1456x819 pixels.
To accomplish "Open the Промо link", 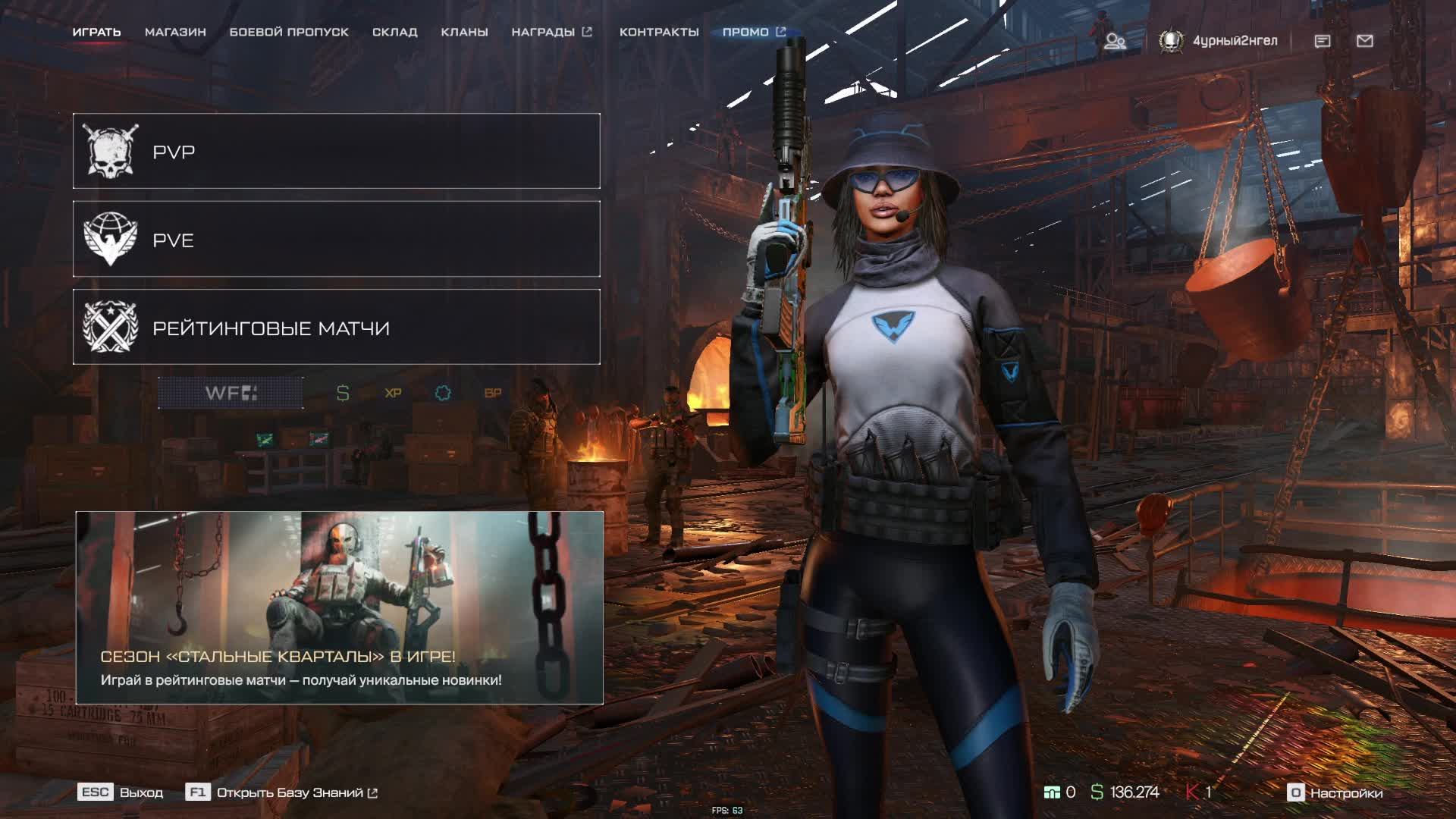I will click(753, 32).
